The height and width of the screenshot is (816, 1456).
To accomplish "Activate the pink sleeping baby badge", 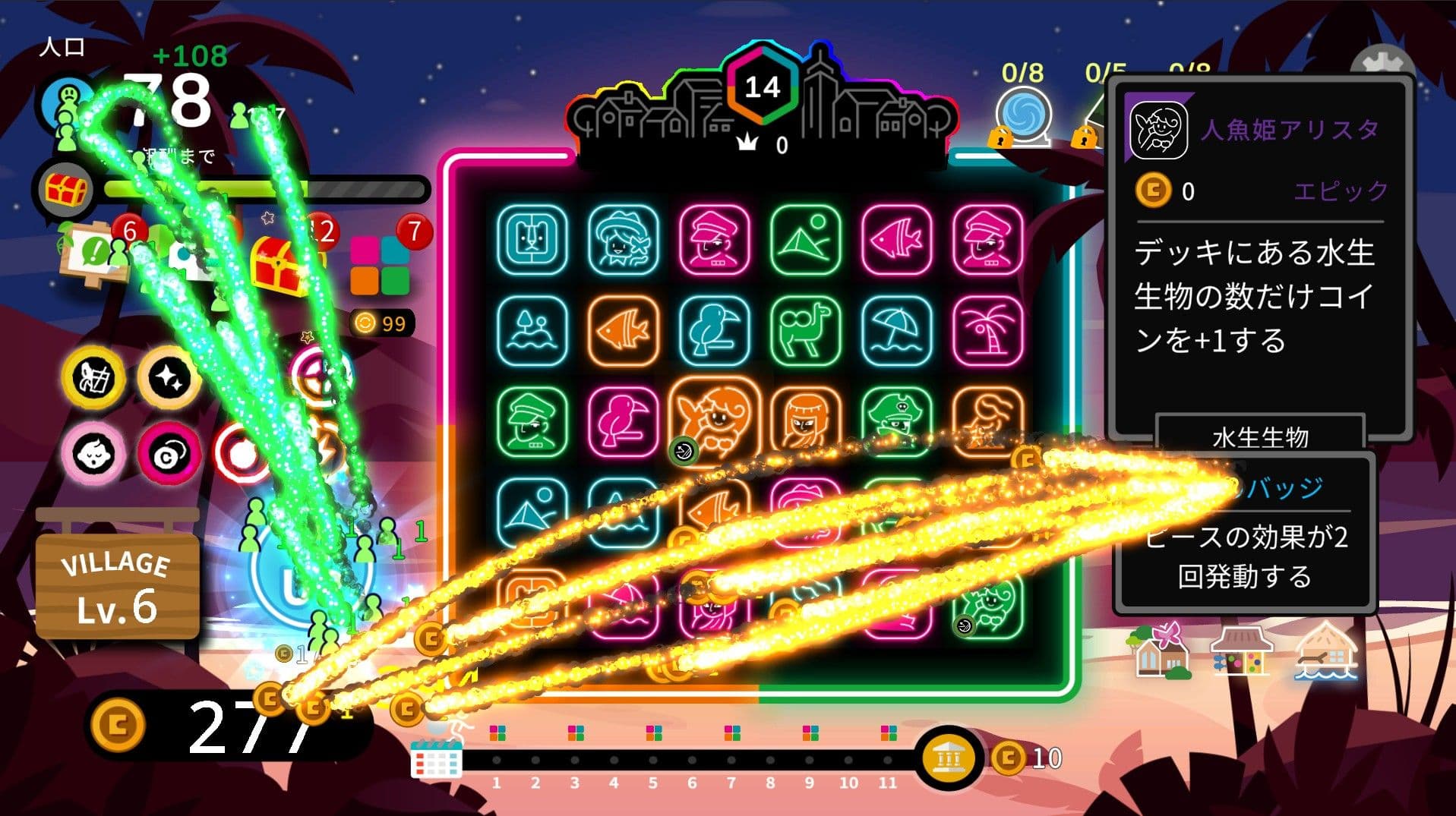I will click(93, 453).
